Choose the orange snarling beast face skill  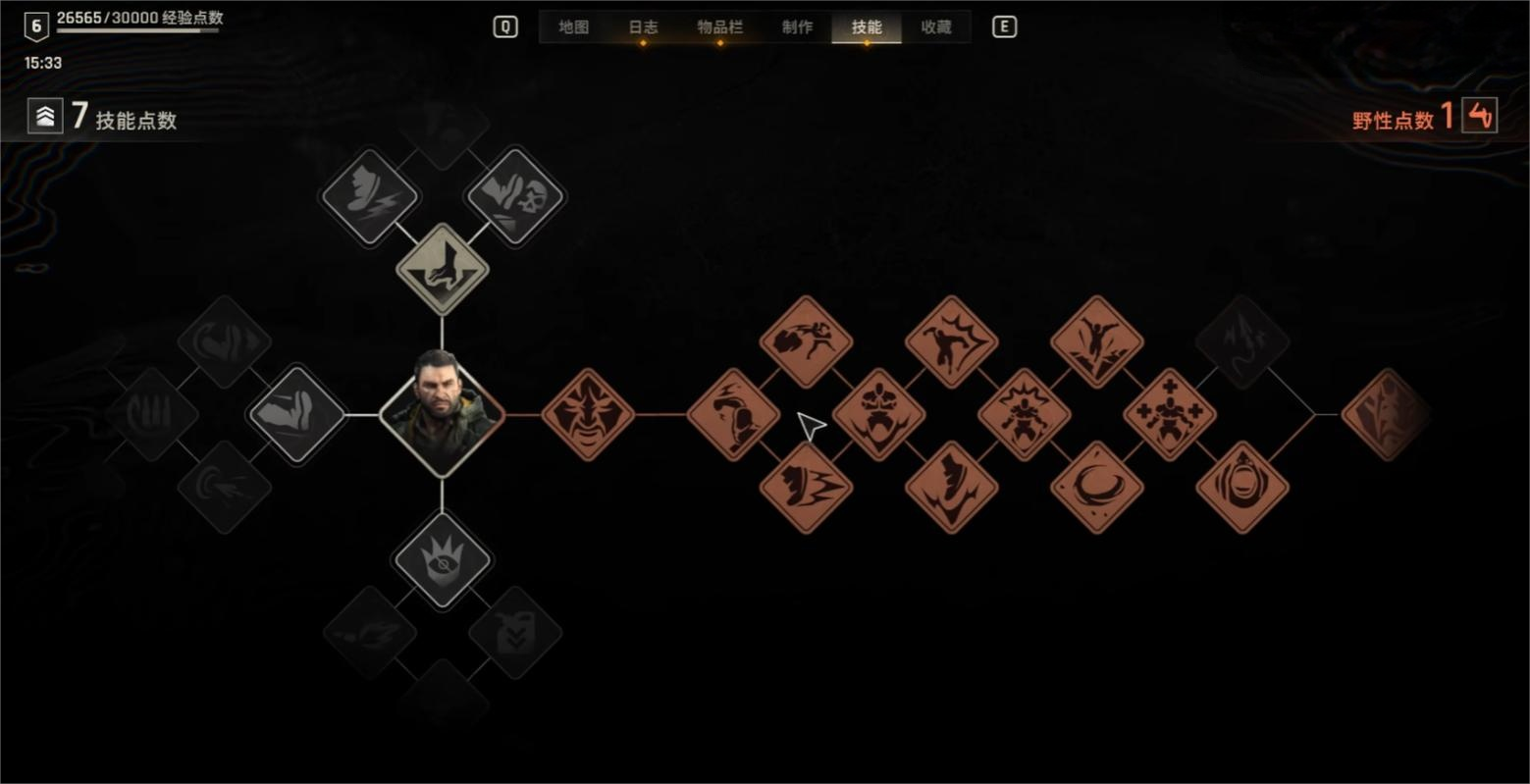588,414
